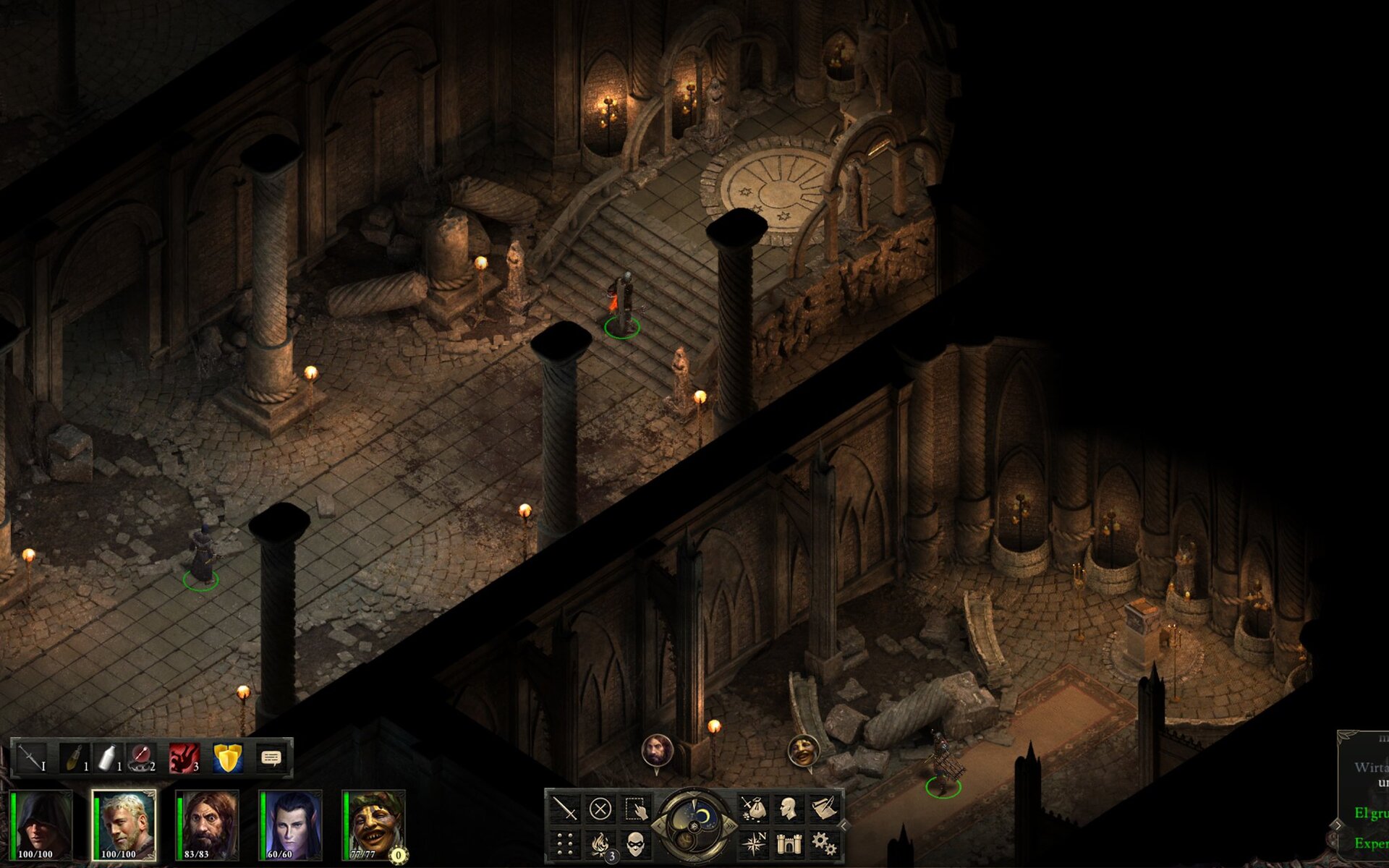Select the blond bearded man portrait
This screenshot has width=1389, height=868.
point(124,825)
